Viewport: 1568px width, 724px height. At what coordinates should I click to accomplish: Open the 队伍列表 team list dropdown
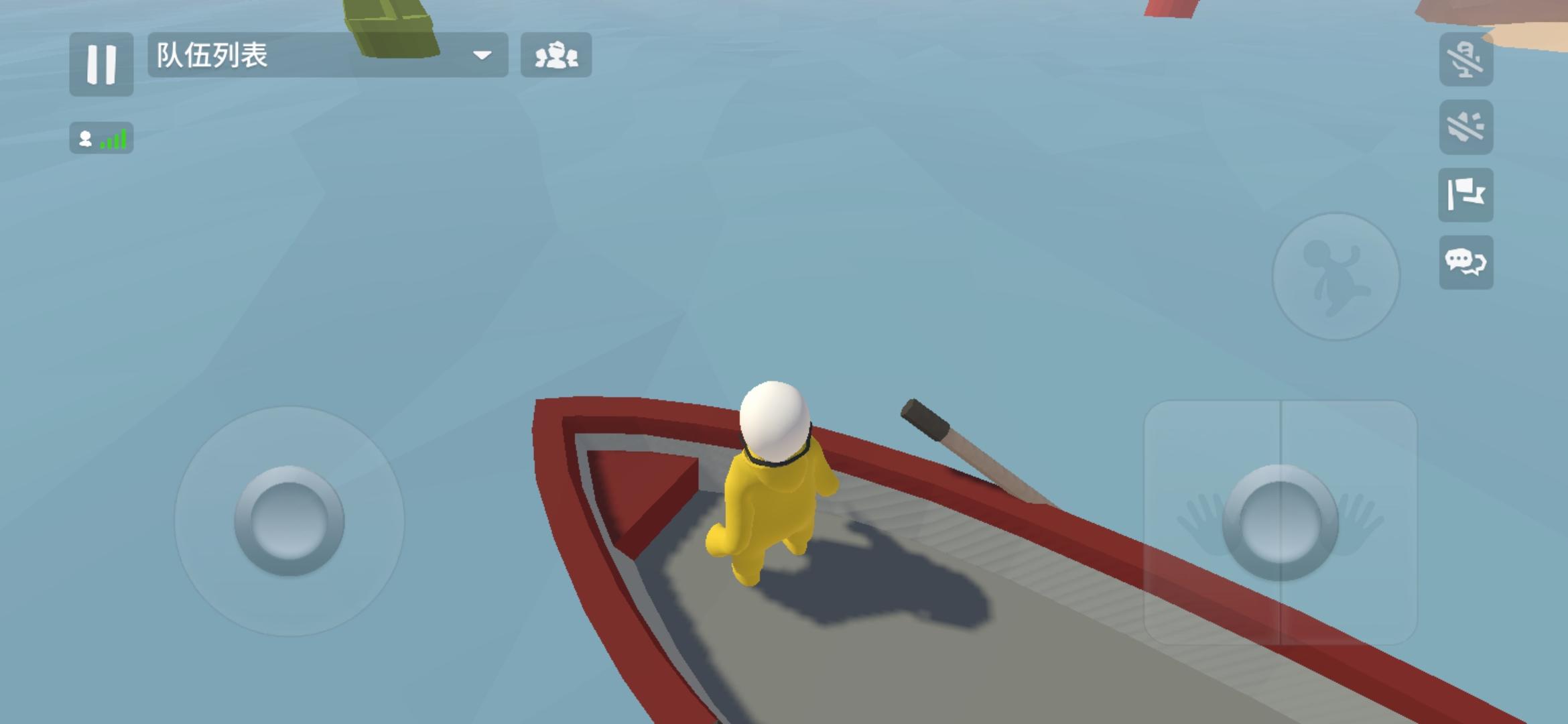tap(322, 55)
